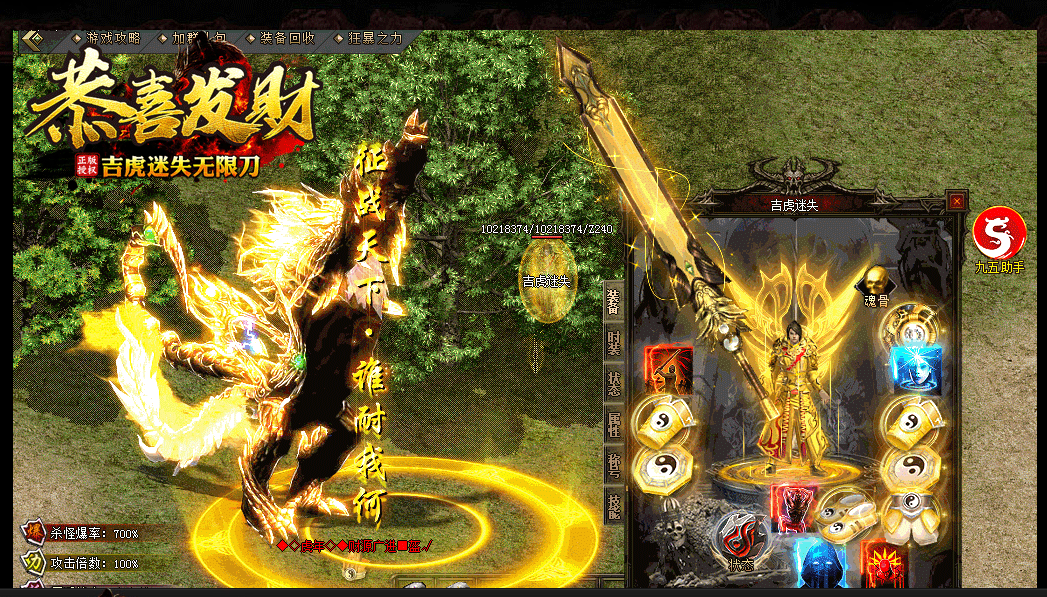Viewport: 1047px width, 597px height.
Task: Select the red warrior silhouette equipment slot
Action: 669,369
